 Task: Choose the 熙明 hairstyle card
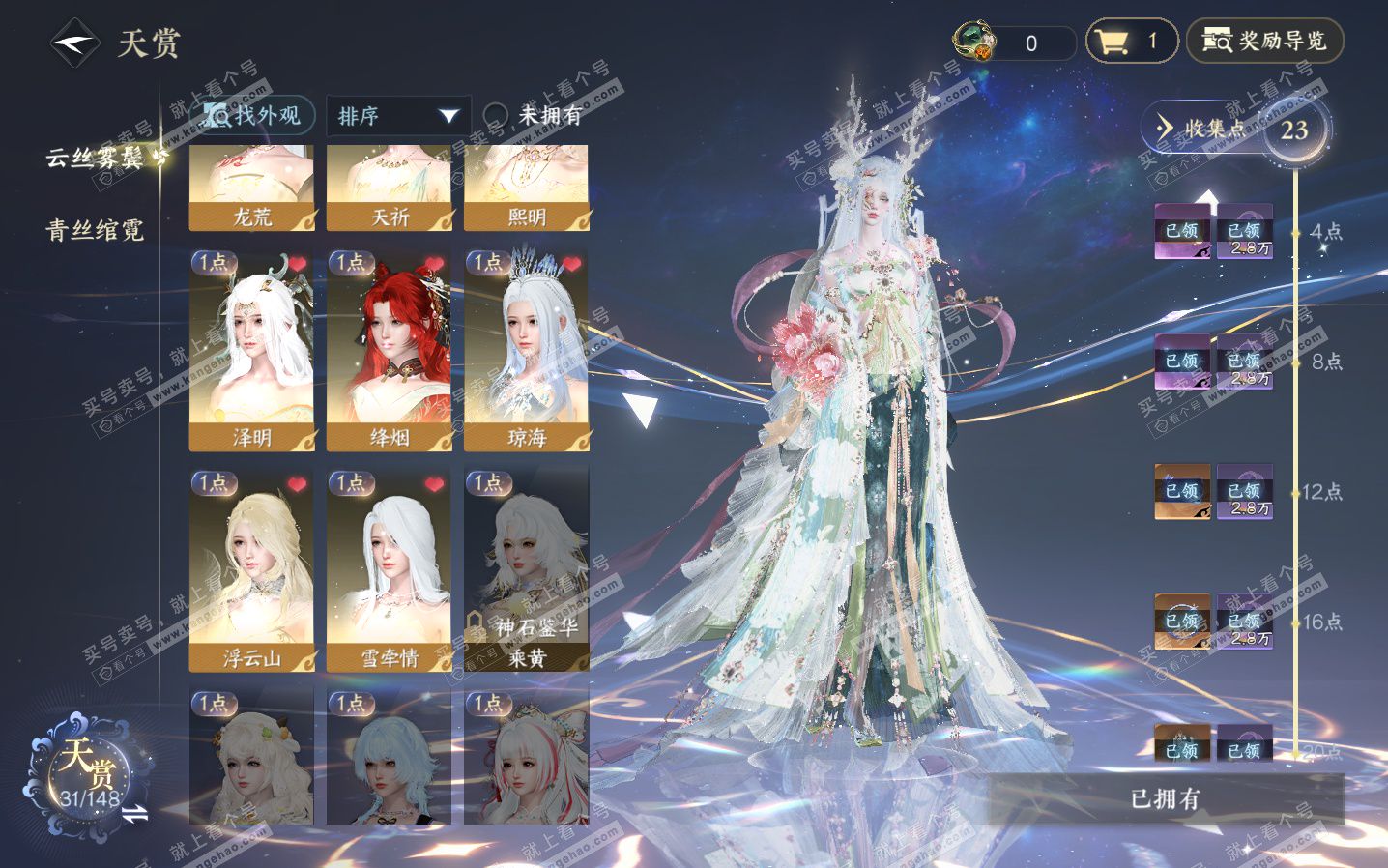[x=527, y=189]
